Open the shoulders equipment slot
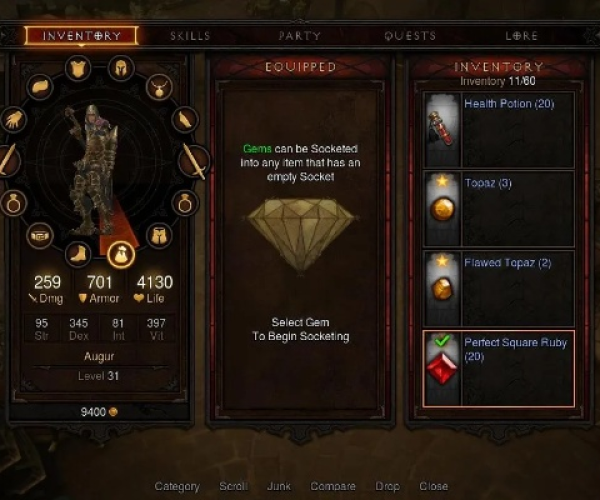 [x=39, y=87]
